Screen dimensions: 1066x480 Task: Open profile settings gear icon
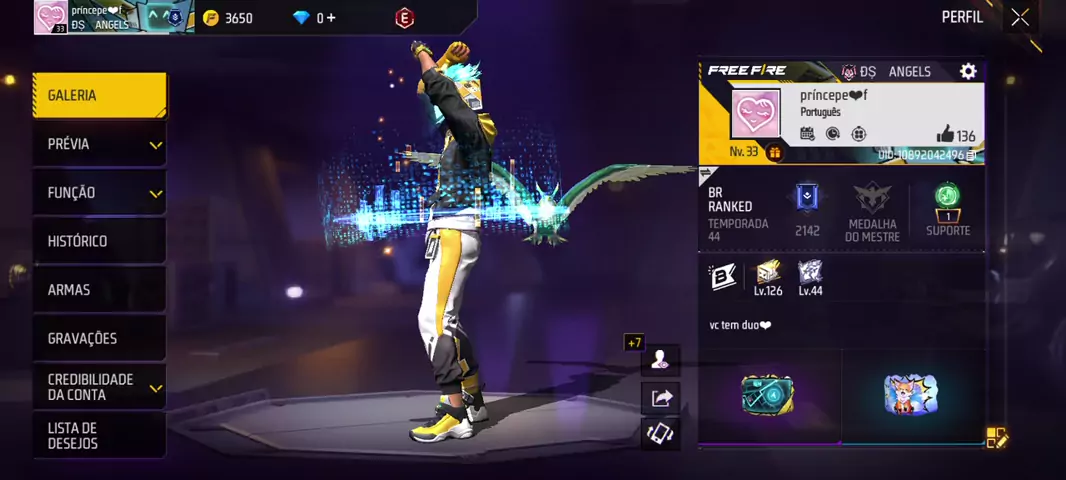[x=967, y=71]
